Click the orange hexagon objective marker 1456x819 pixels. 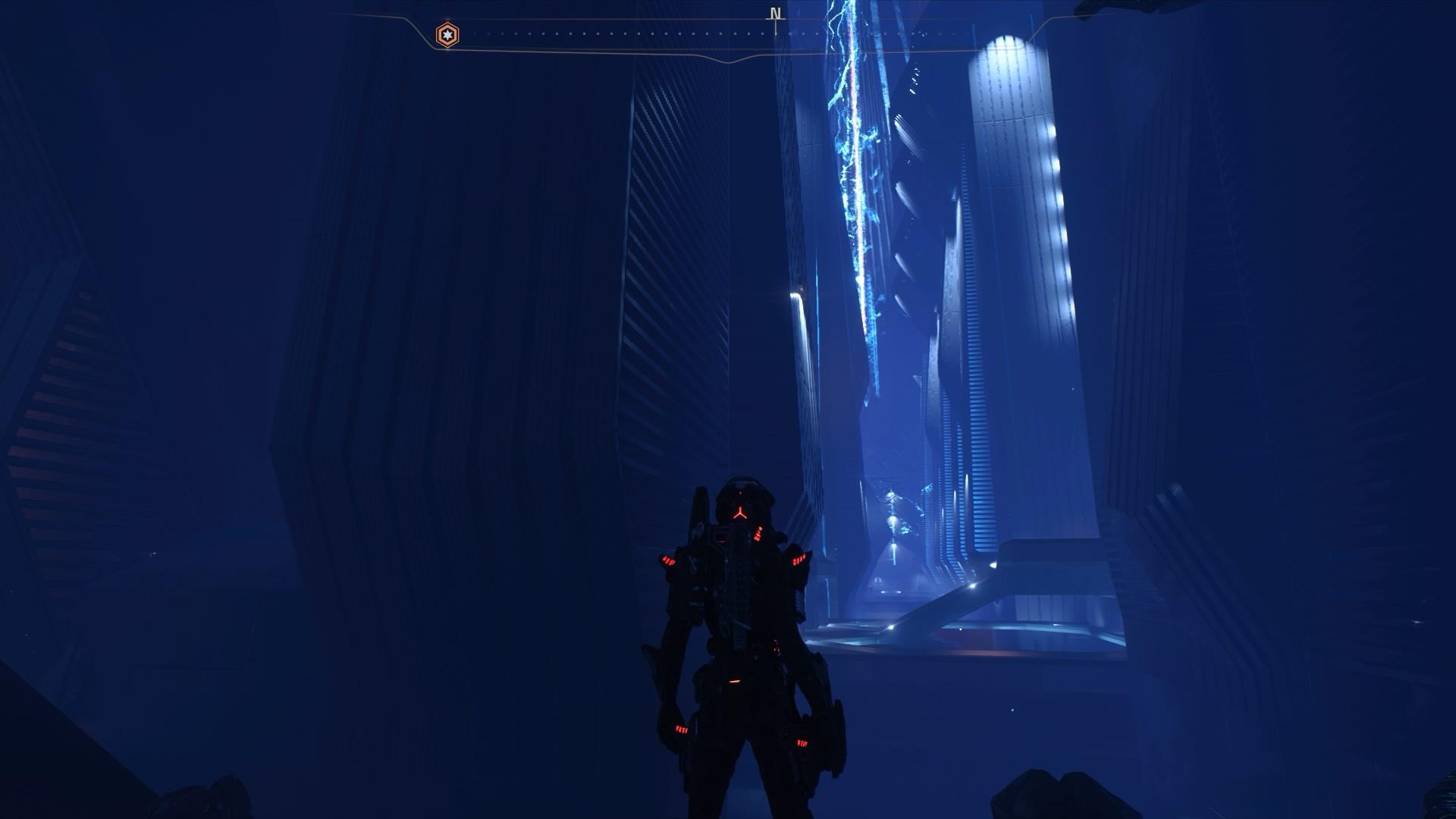[447, 35]
